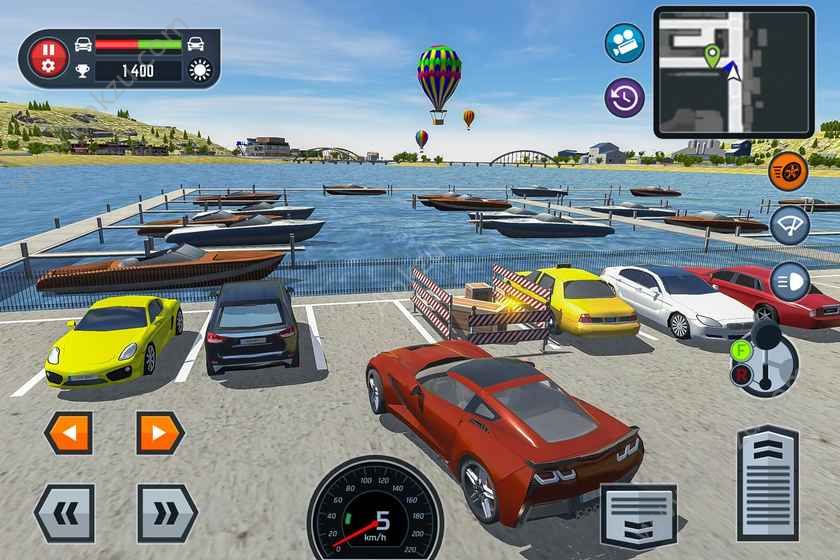Open the minimap
The height and width of the screenshot is (560, 840).
[x=733, y=71]
